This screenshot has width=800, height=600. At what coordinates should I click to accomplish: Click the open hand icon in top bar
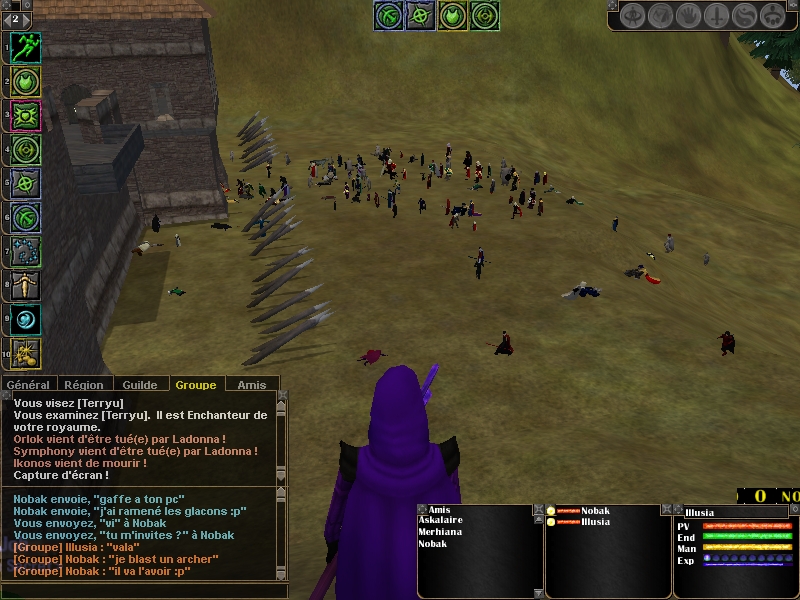coord(689,16)
